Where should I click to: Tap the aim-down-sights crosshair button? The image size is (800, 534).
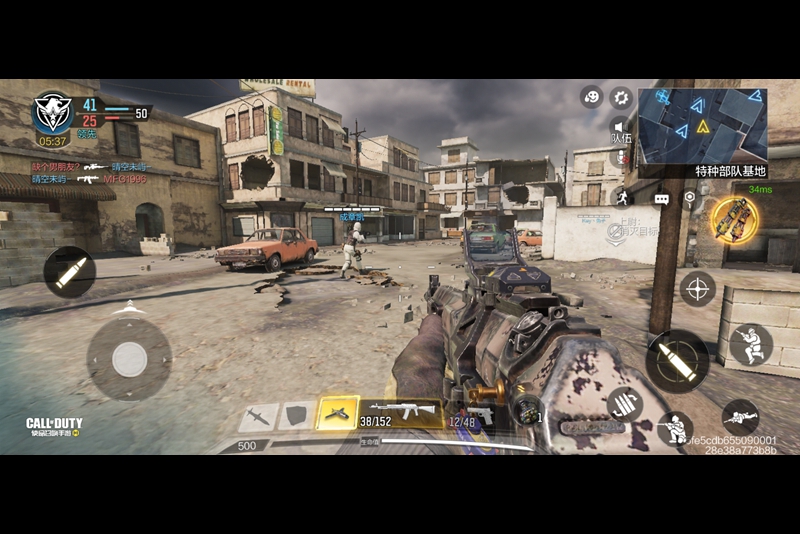click(697, 288)
